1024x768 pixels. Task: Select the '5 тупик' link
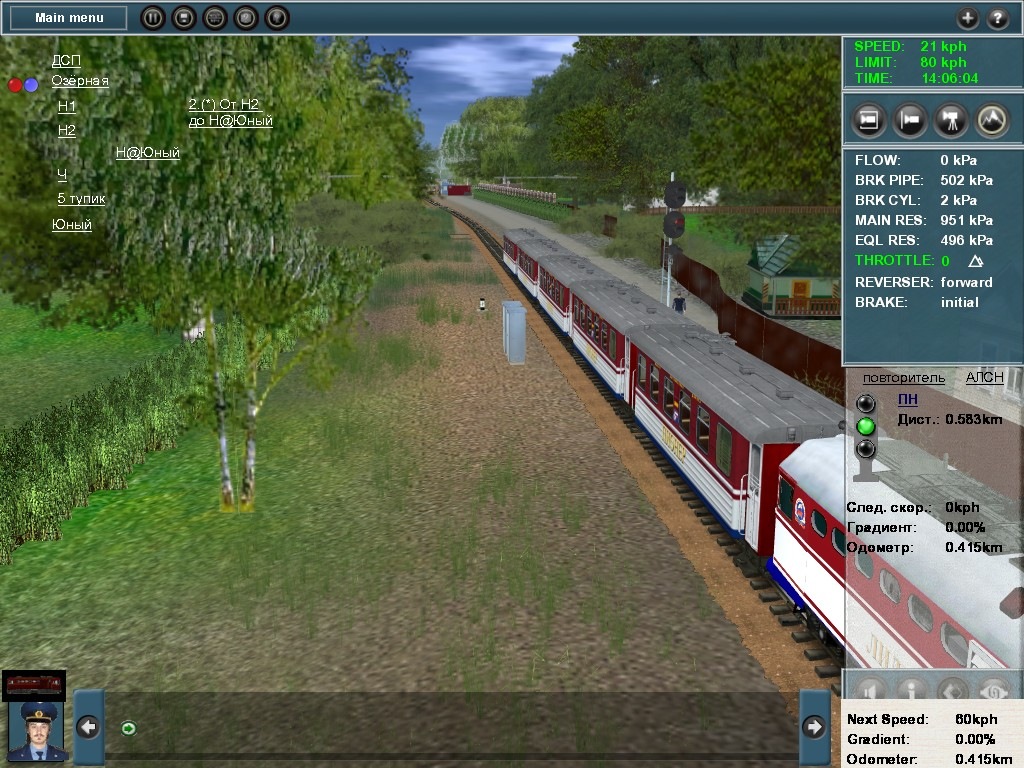(81, 198)
